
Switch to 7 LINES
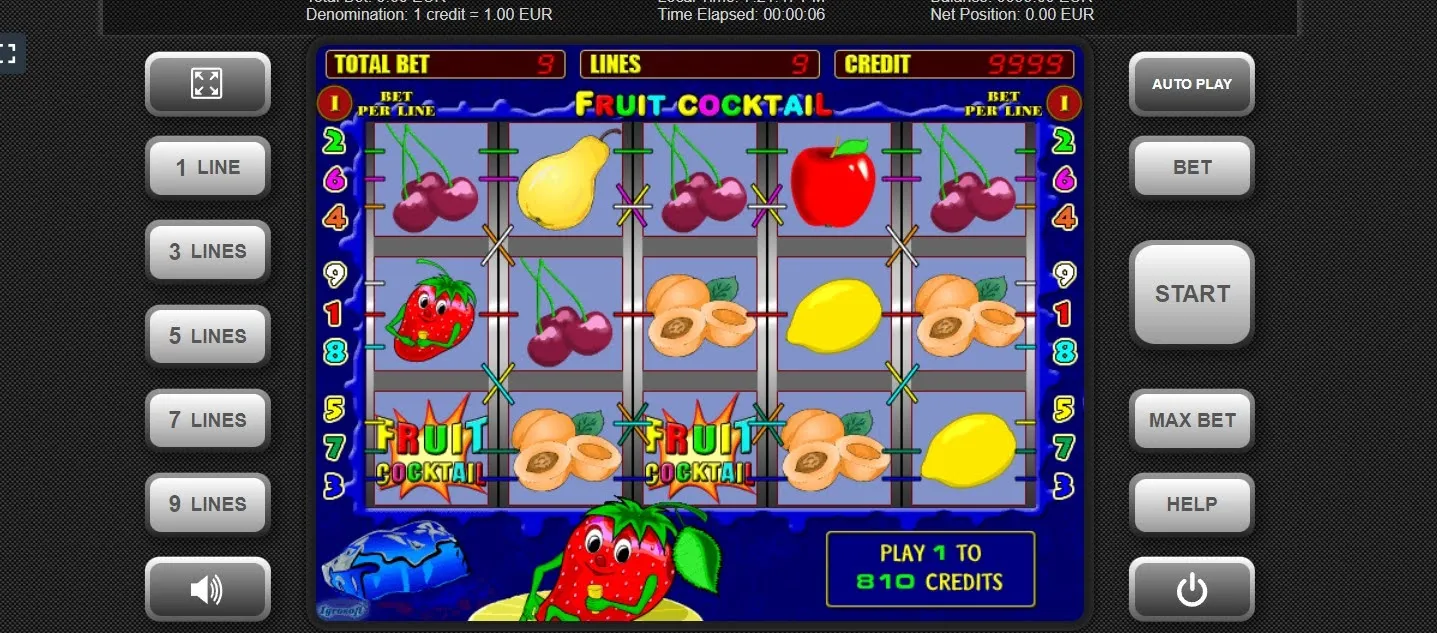tap(208, 420)
